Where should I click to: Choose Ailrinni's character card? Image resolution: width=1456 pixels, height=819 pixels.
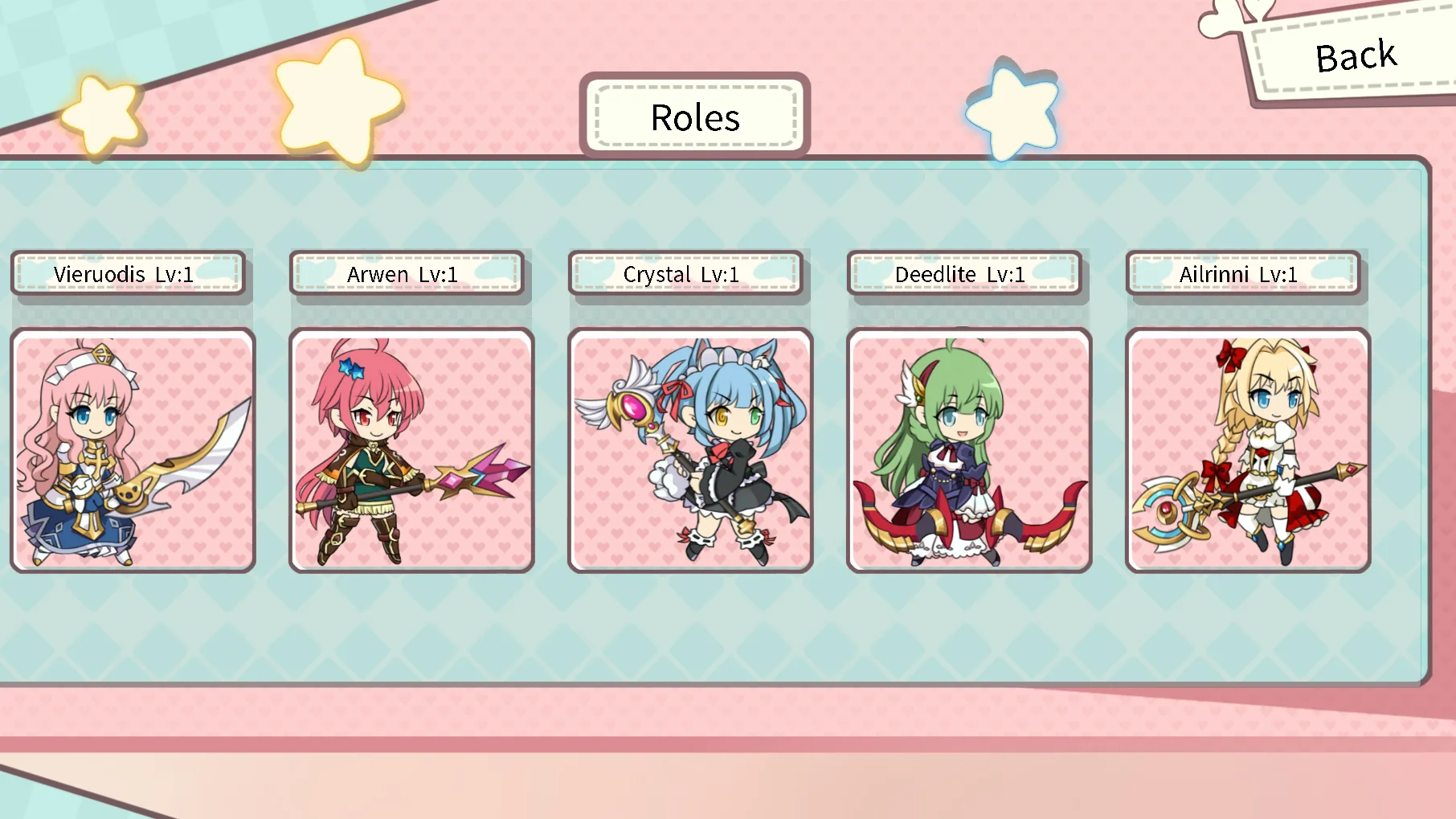point(1248,450)
